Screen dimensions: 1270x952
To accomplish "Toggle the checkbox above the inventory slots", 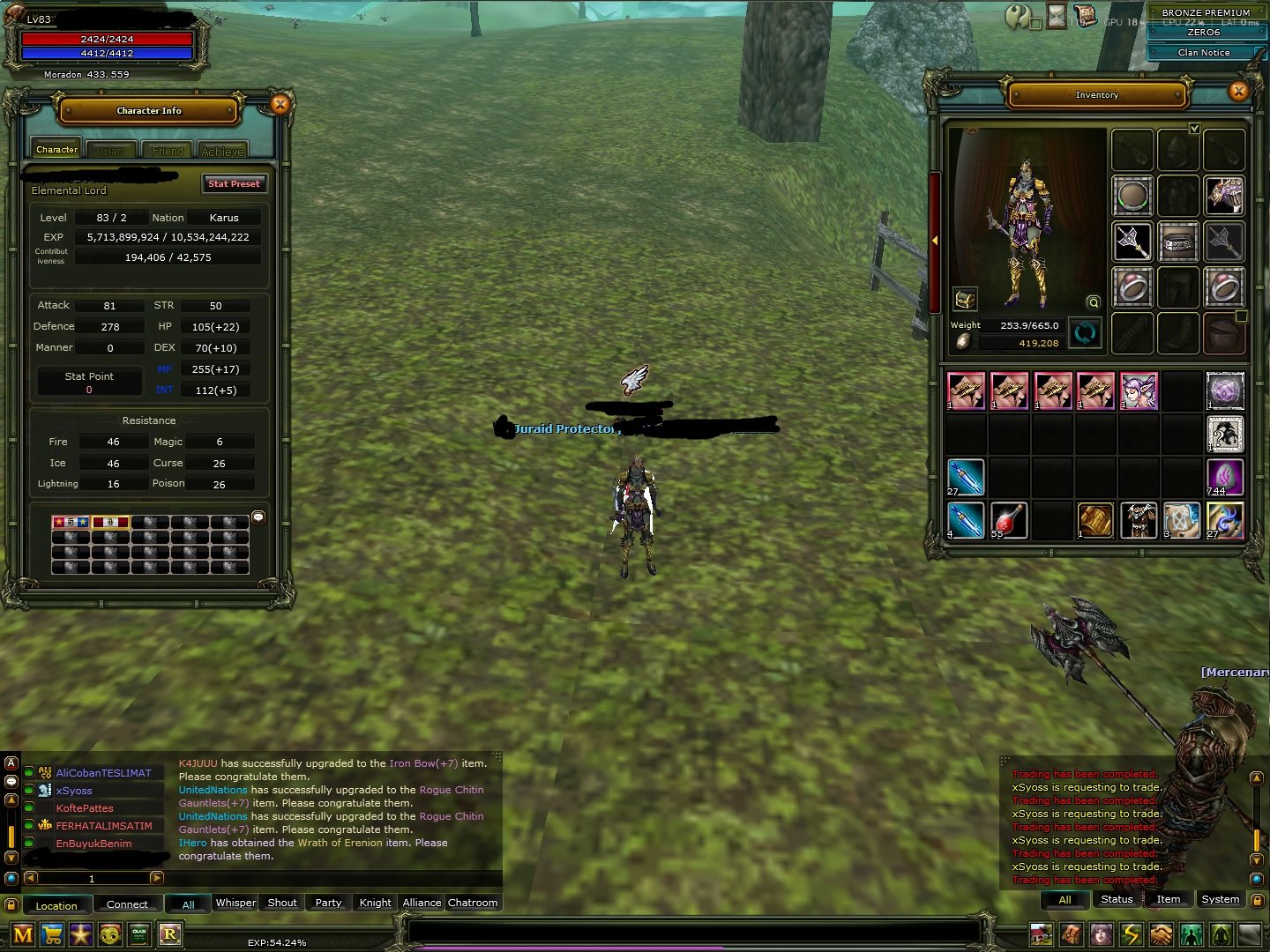I will coord(1195,128).
